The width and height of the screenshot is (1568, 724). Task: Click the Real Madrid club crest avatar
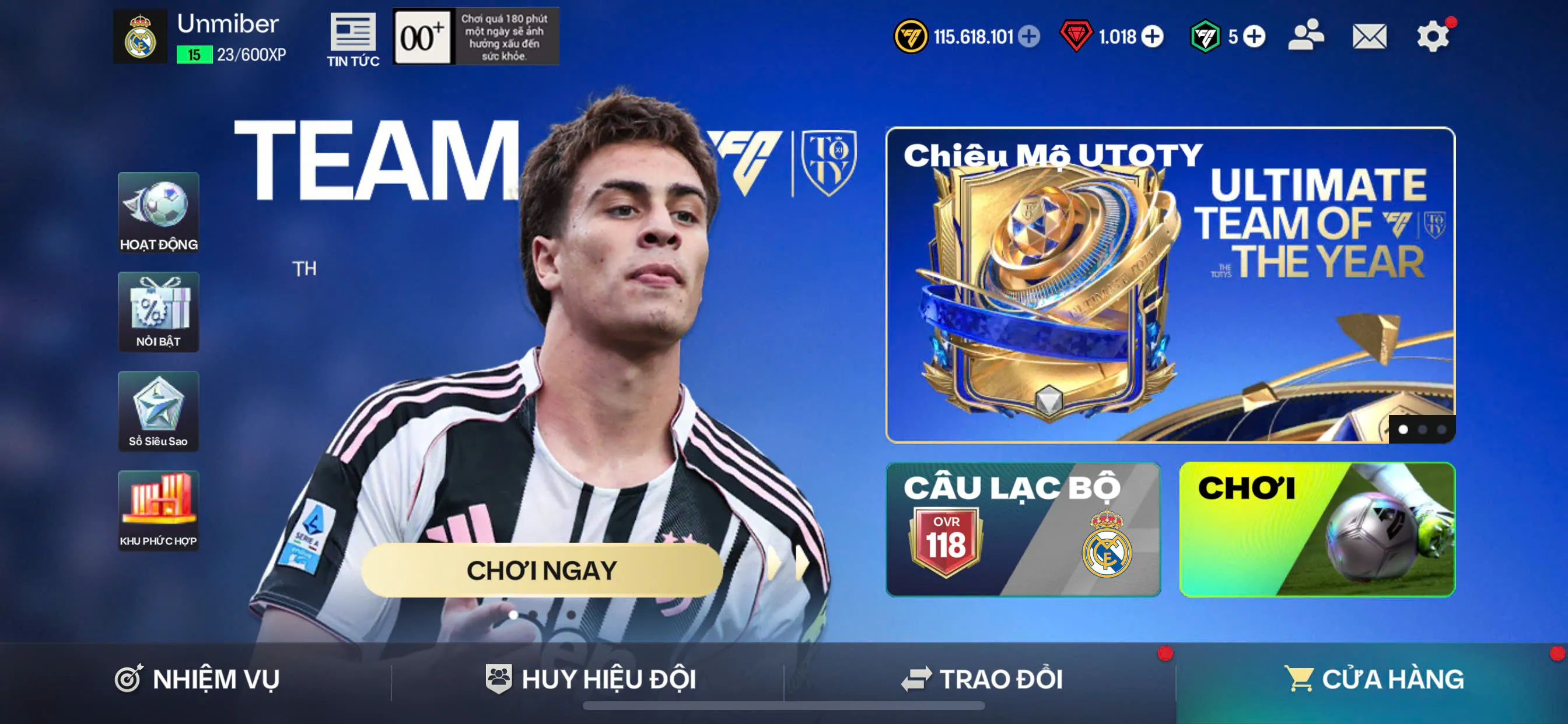pyautogui.click(x=141, y=36)
